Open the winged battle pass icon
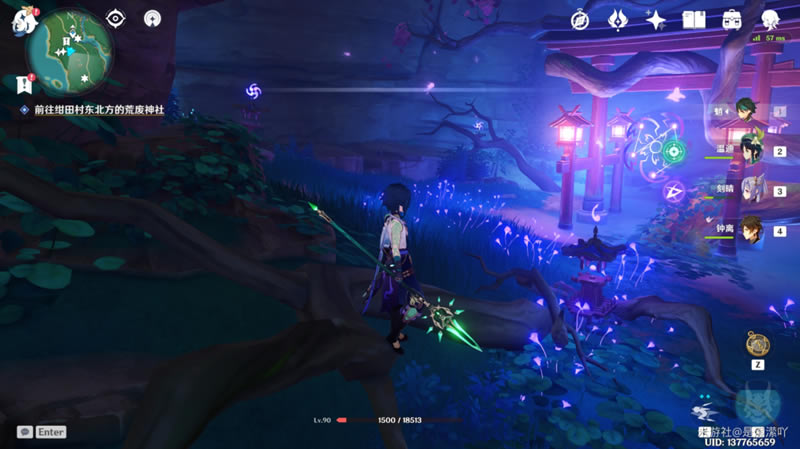The height and width of the screenshot is (449, 800). [617, 19]
